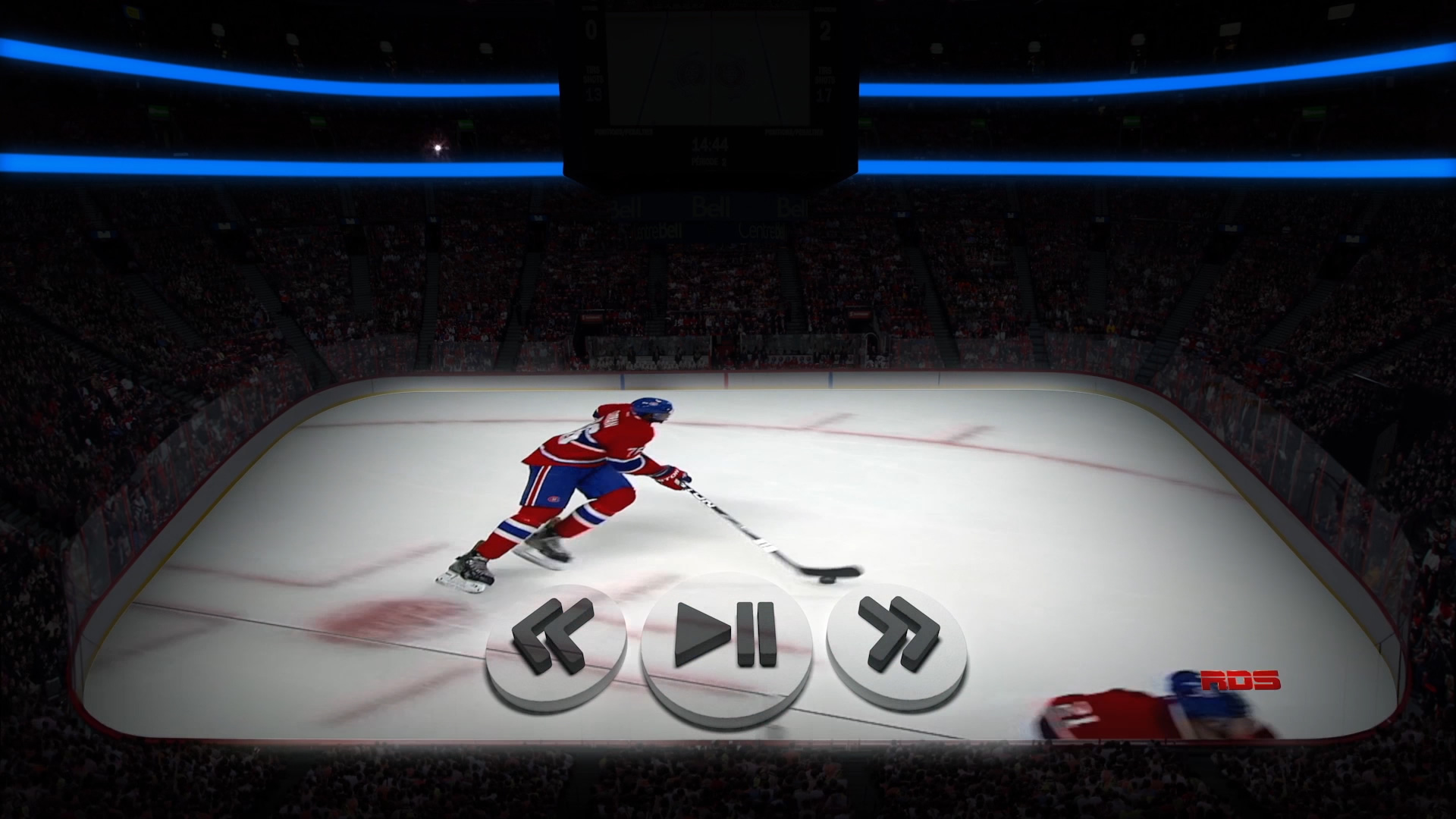This screenshot has height=819, width=1456.
Task: Click the TIRS/SHOTS counter showing 13
Action: tap(593, 94)
